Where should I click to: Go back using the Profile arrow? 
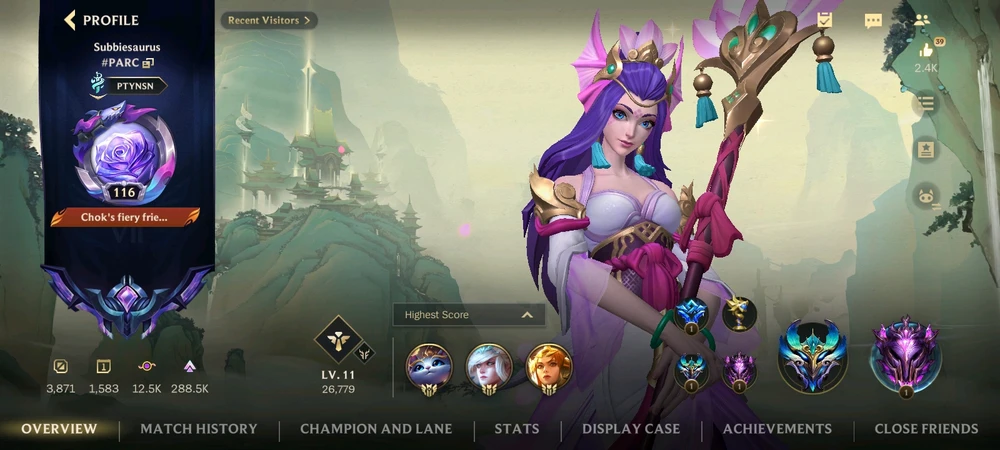click(70, 20)
